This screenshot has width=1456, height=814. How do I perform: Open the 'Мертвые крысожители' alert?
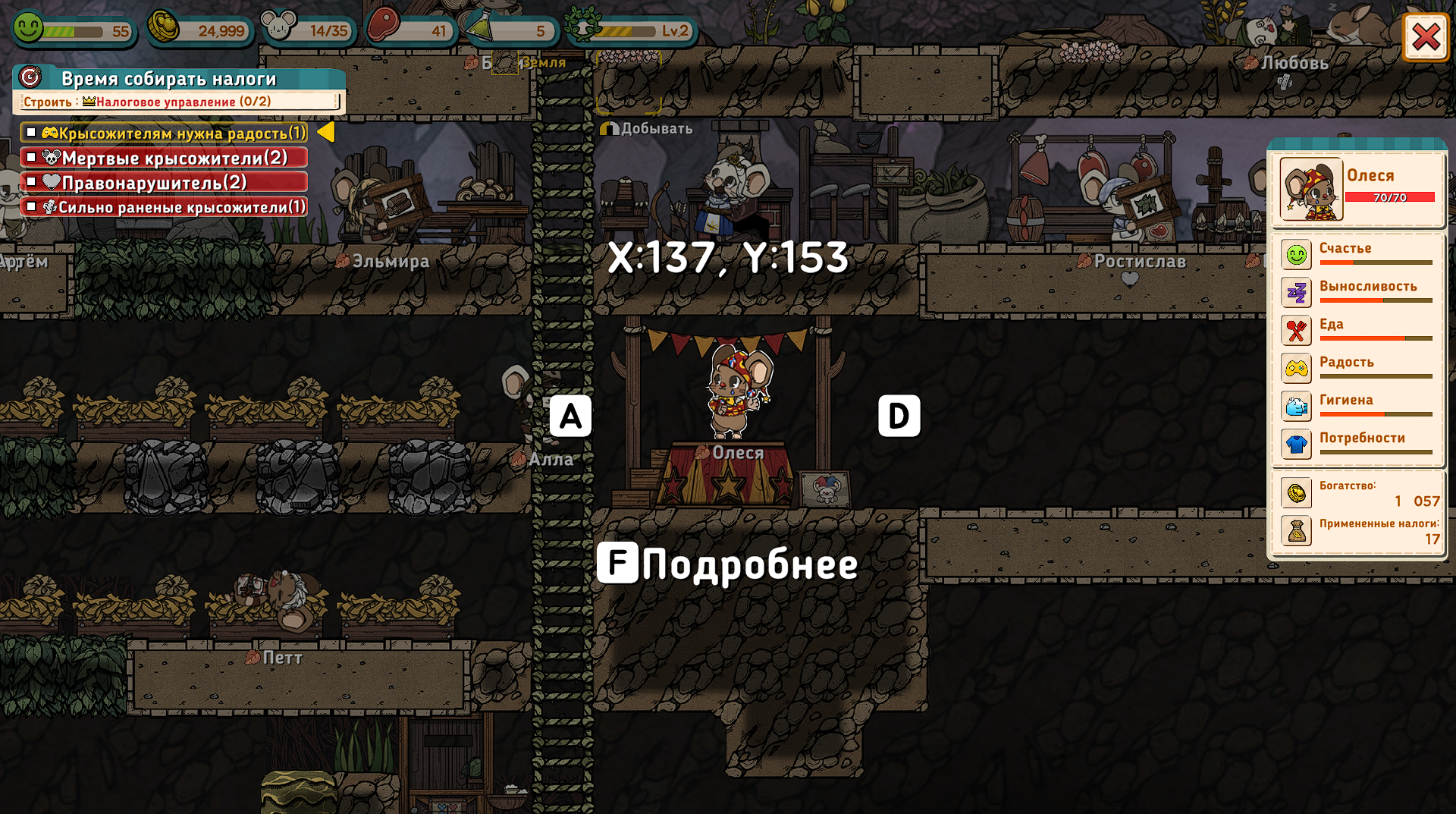tap(165, 158)
